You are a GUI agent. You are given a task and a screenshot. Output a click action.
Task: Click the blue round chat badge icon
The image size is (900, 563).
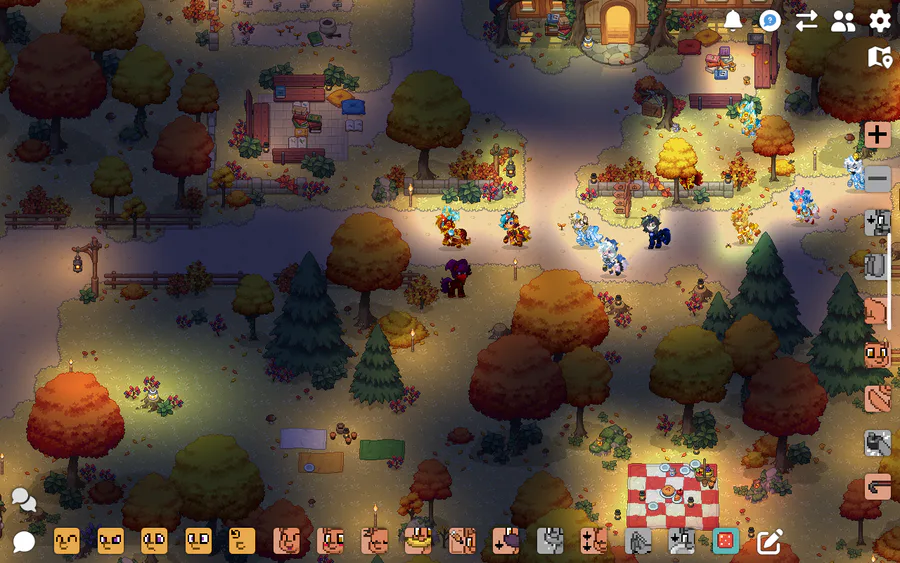tap(769, 20)
